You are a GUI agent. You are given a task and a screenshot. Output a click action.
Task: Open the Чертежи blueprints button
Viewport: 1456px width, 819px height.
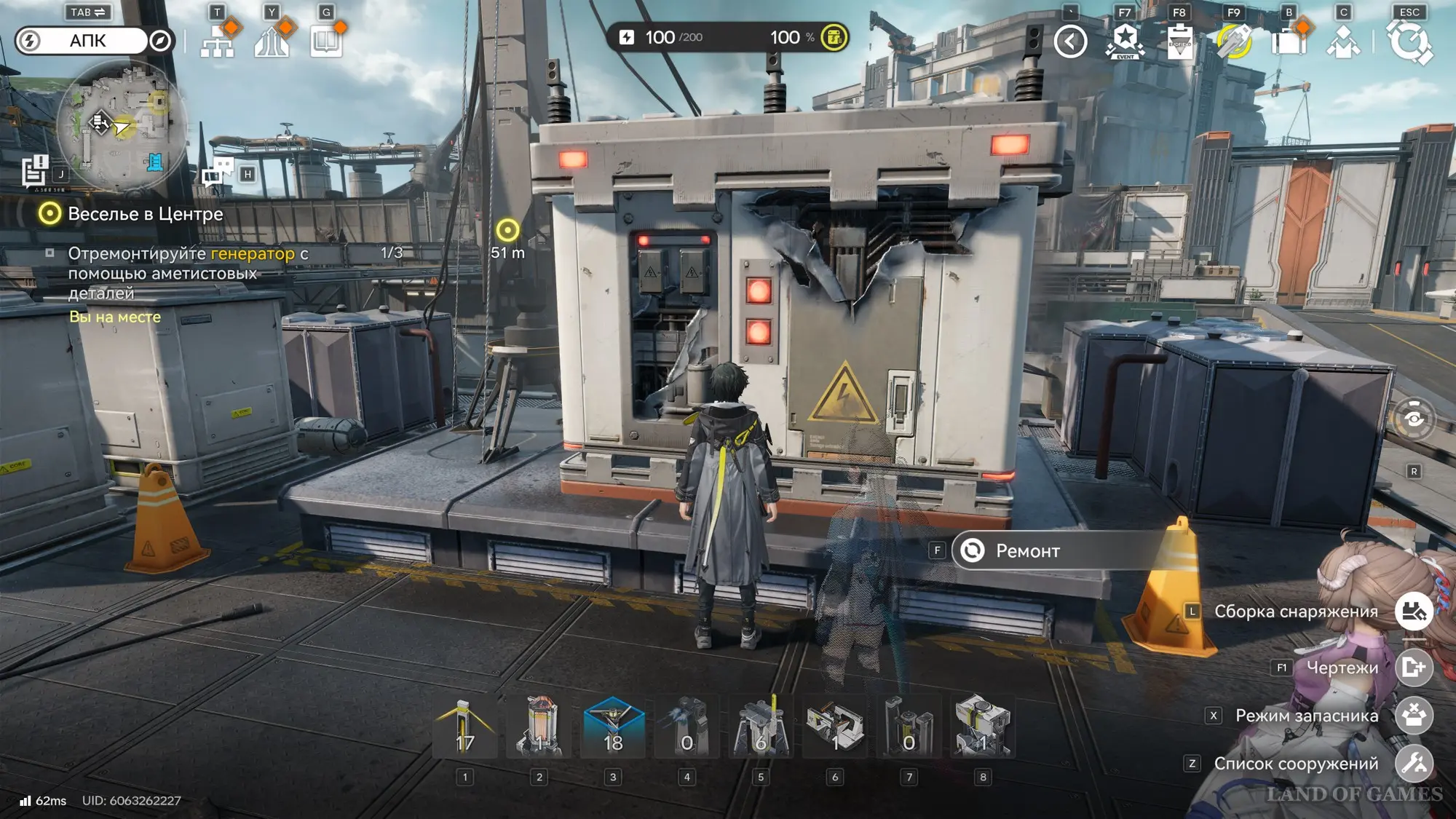click(x=1414, y=667)
